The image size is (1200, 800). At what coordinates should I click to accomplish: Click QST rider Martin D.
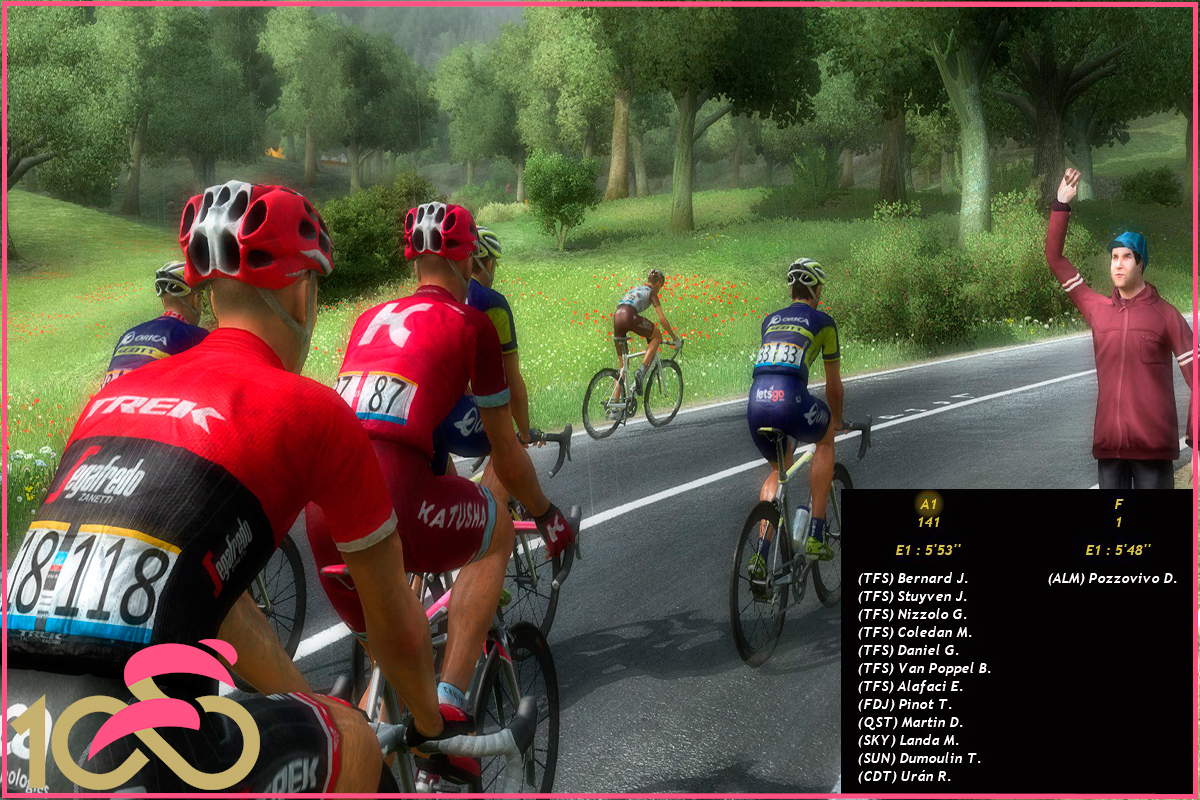pos(908,722)
